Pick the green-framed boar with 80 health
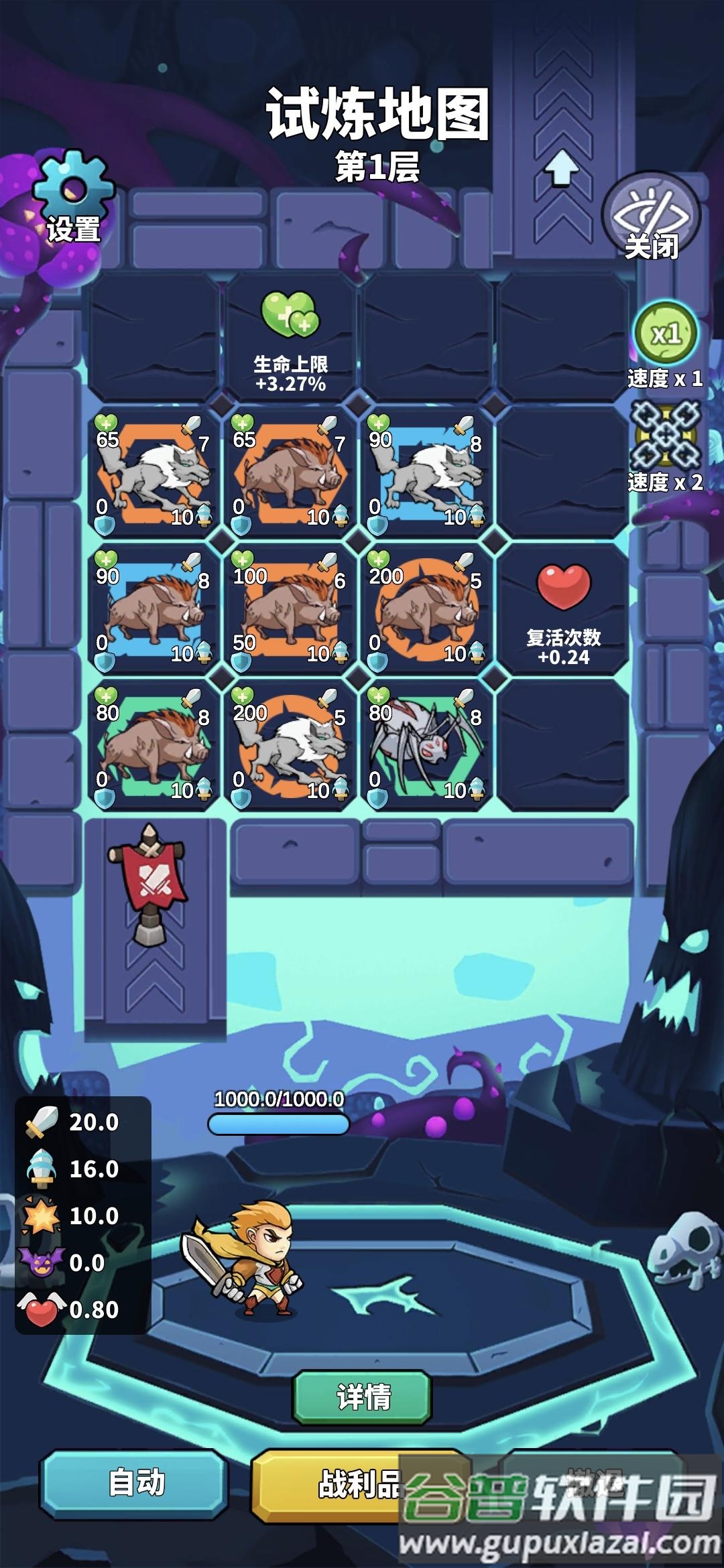The image size is (724, 1568). (x=154, y=745)
